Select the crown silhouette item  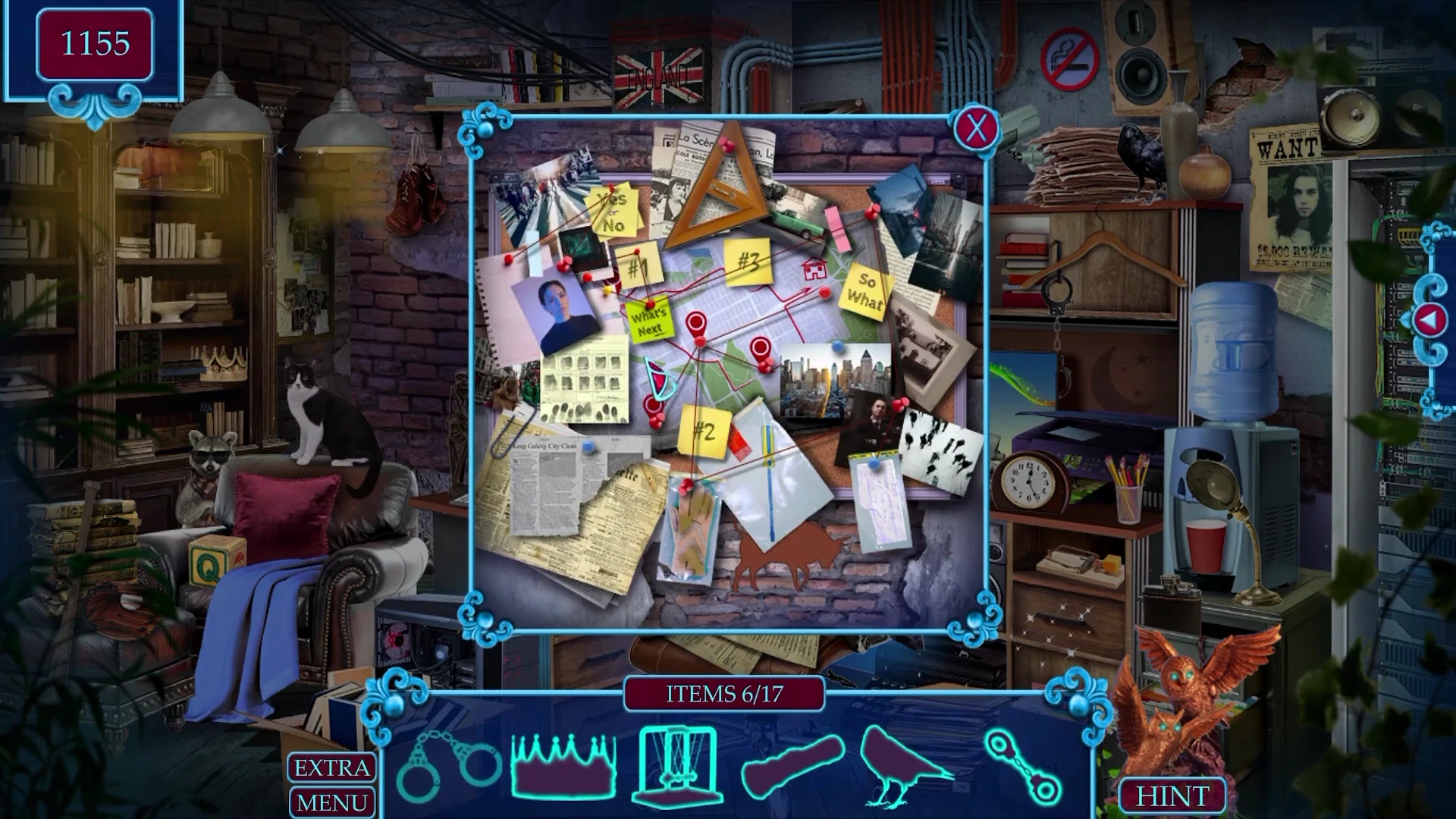tap(563, 766)
